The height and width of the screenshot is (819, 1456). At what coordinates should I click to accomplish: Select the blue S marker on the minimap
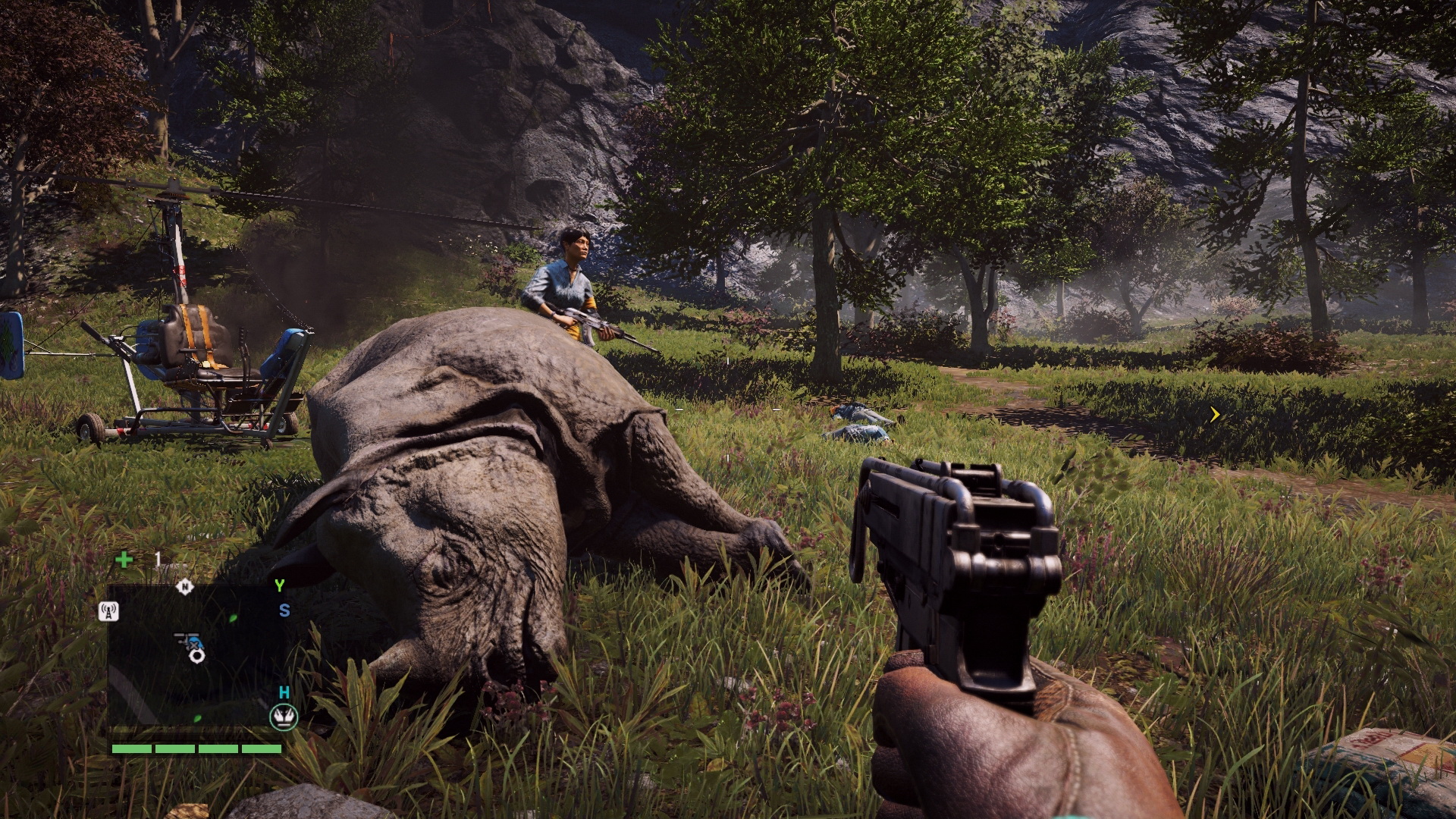coord(284,610)
